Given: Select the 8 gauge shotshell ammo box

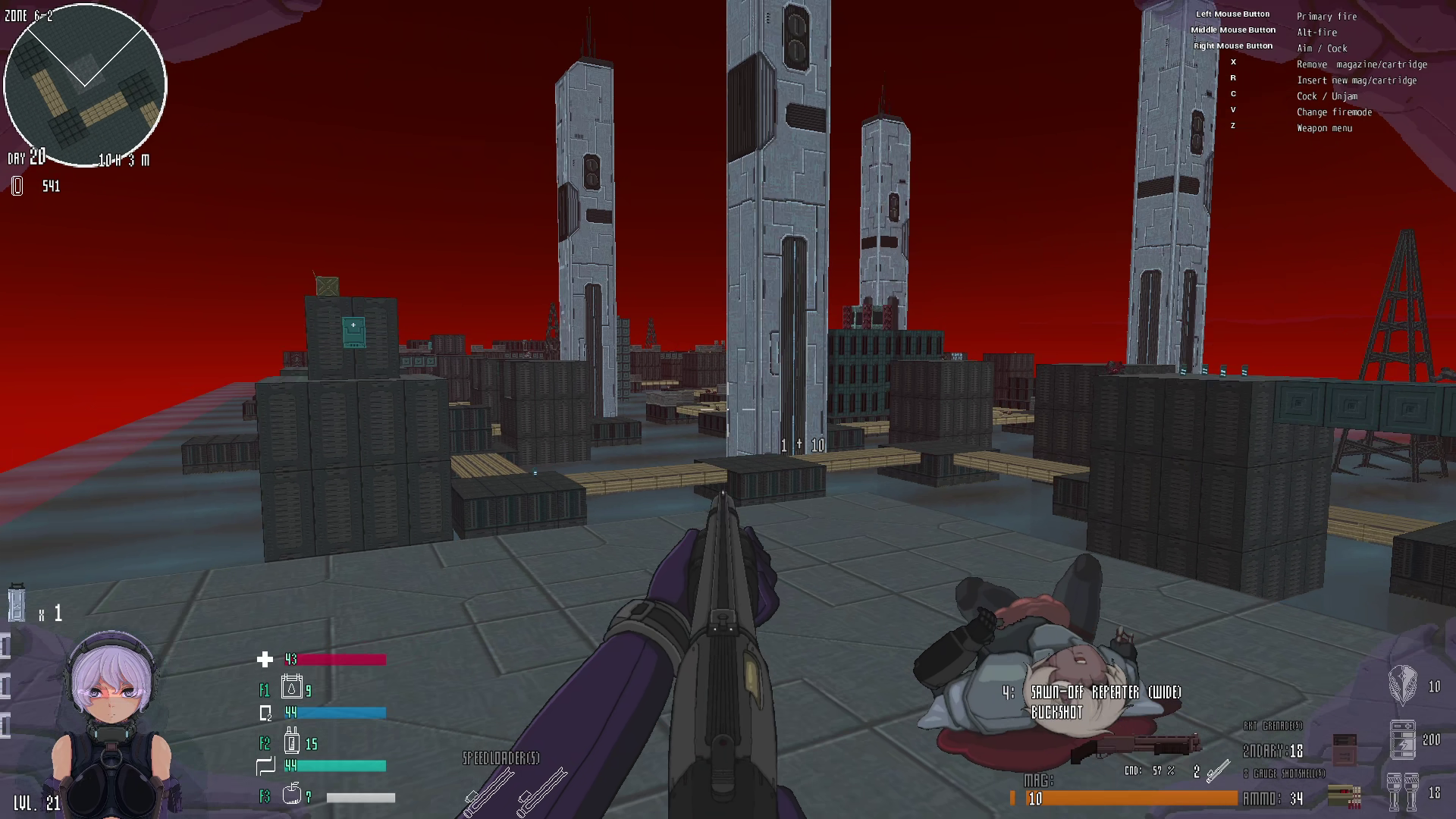Looking at the screenshot, I should (1344, 794).
